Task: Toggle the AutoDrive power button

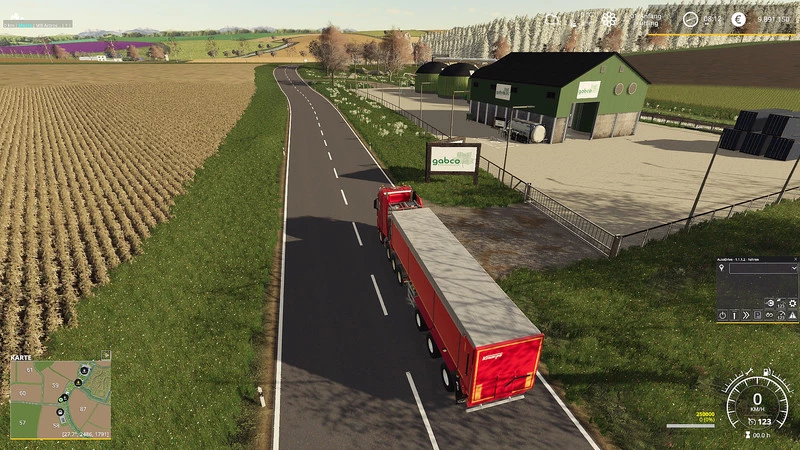Action: pos(722,316)
